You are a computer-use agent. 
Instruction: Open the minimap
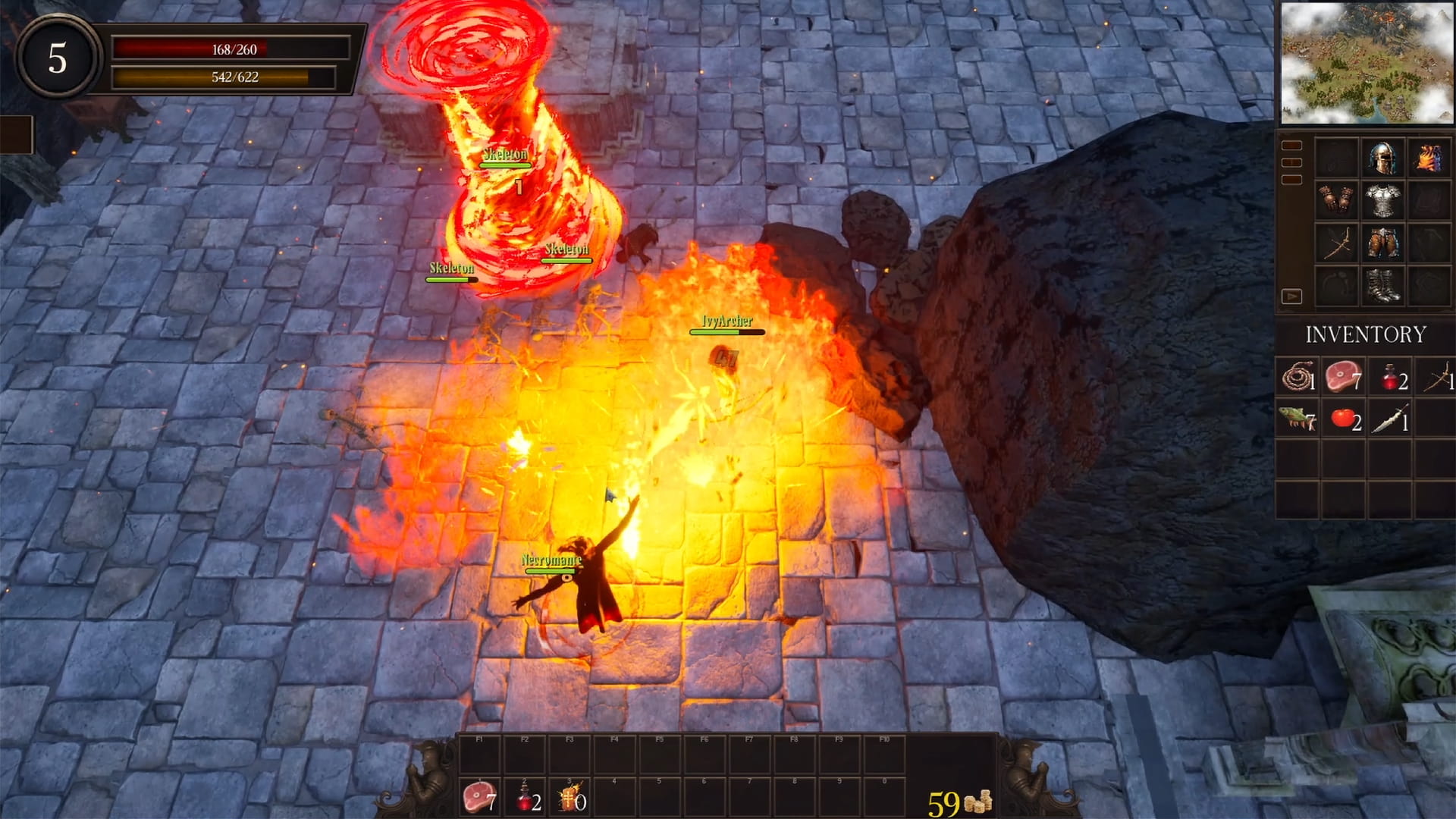click(1367, 63)
